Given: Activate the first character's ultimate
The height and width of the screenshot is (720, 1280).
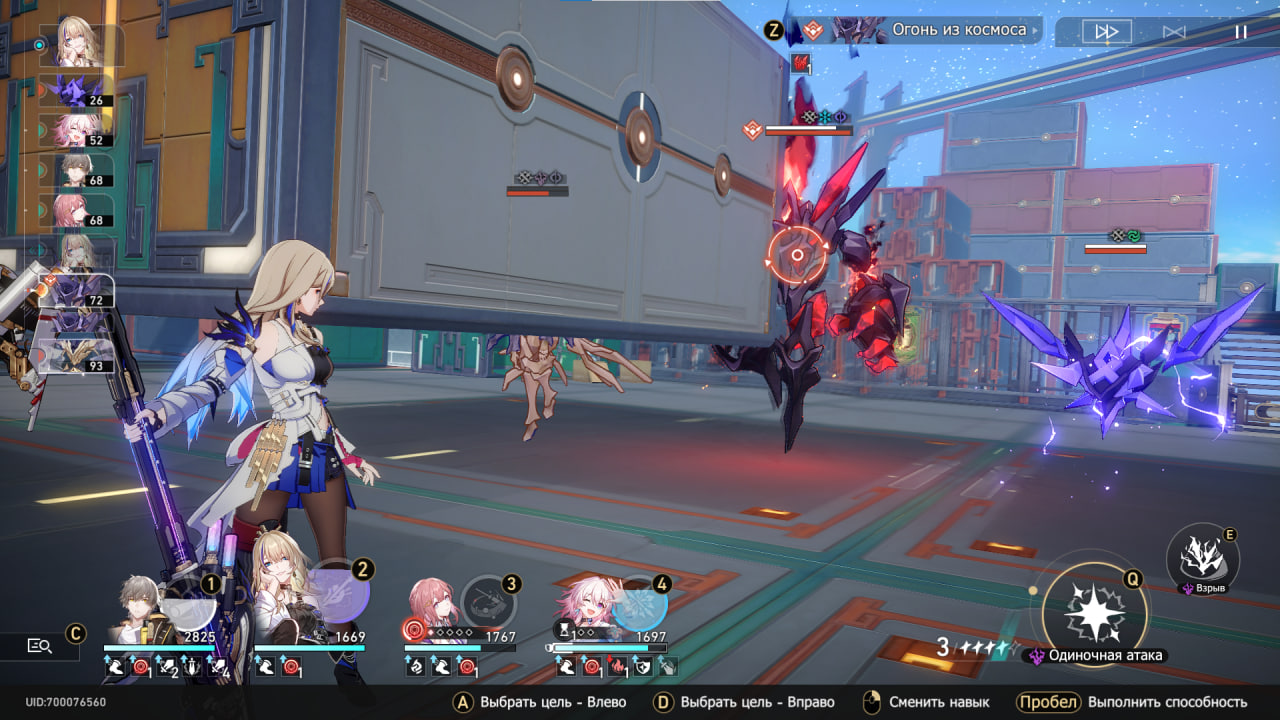Looking at the screenshot, I should pos(189,603).
